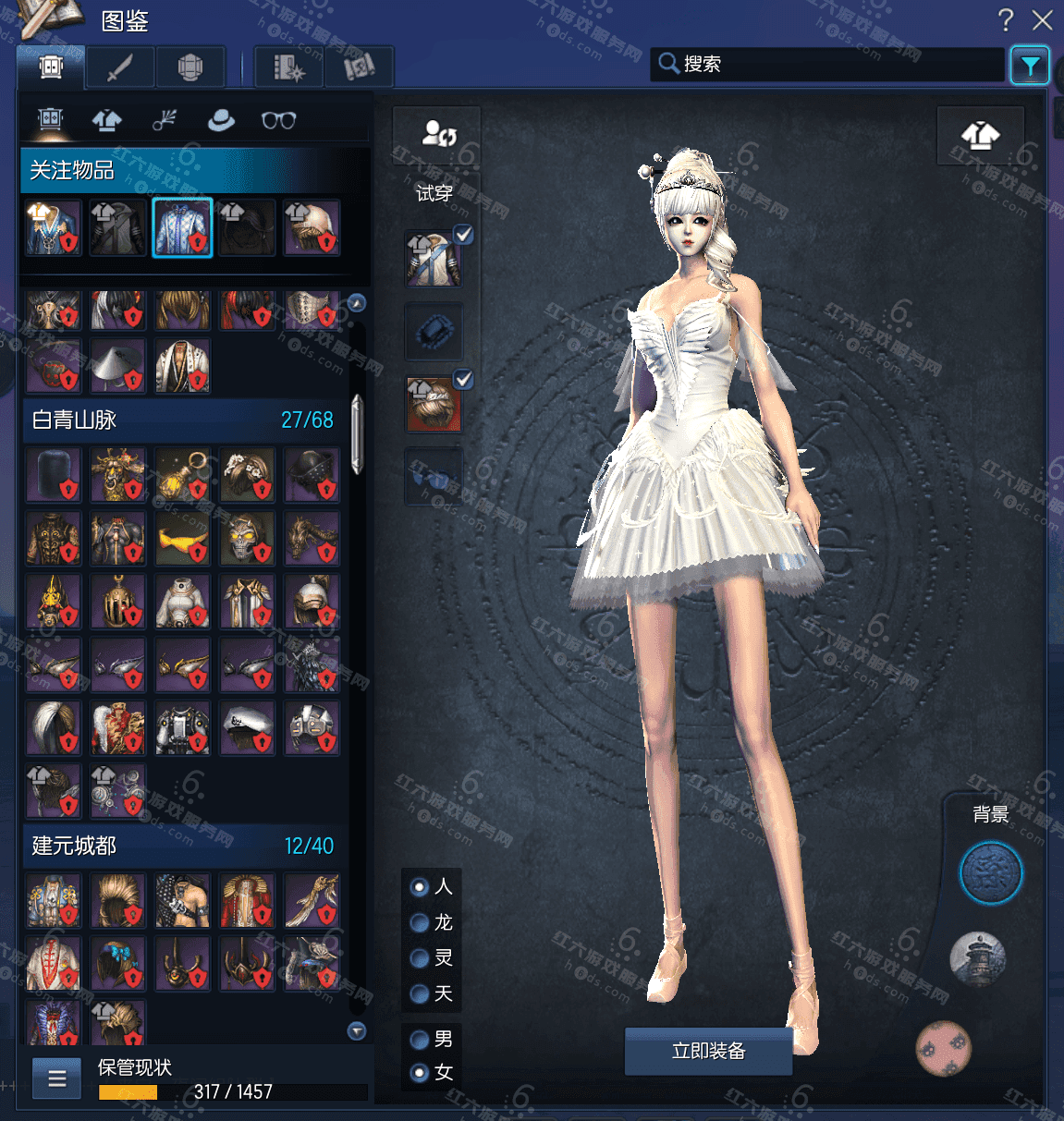Image resolution: width=1064 pixels, height=1121 pixels.
Task: Switch preview gender to 男
Action: [x=420, y=1040]
